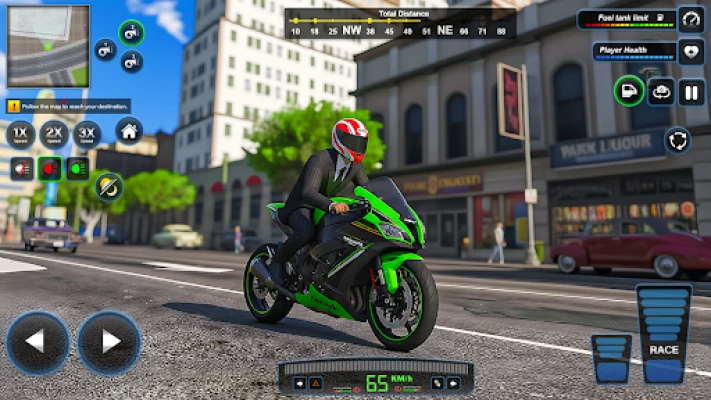
Task: Select the green-ringed door icon button
Action: (x=629, y=92)
